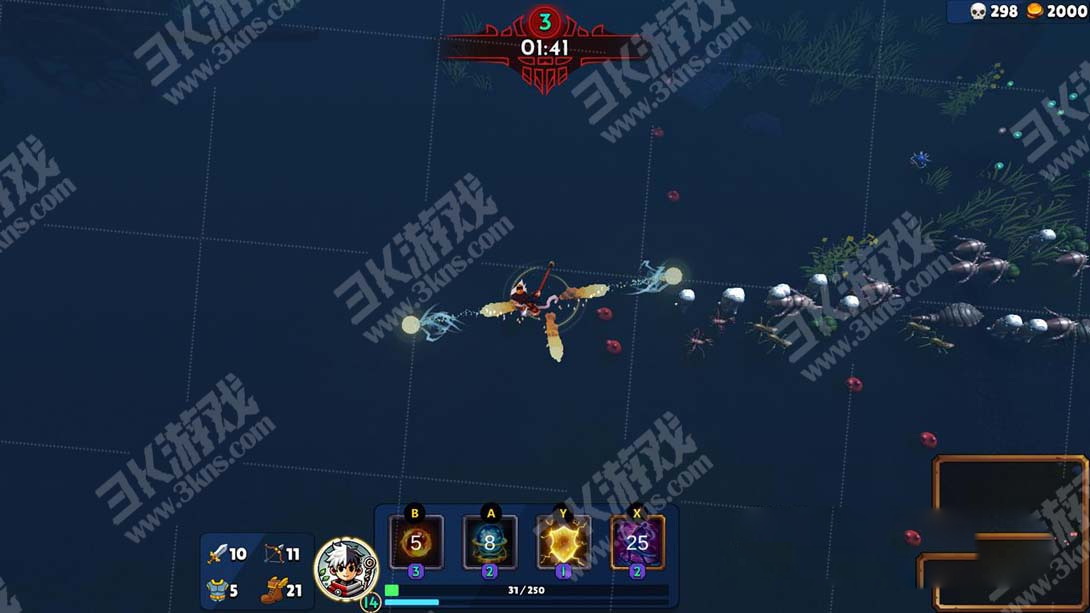1090x613 pixels.
Task: Activate the fire ring ability
Action: tap(416, 543)
